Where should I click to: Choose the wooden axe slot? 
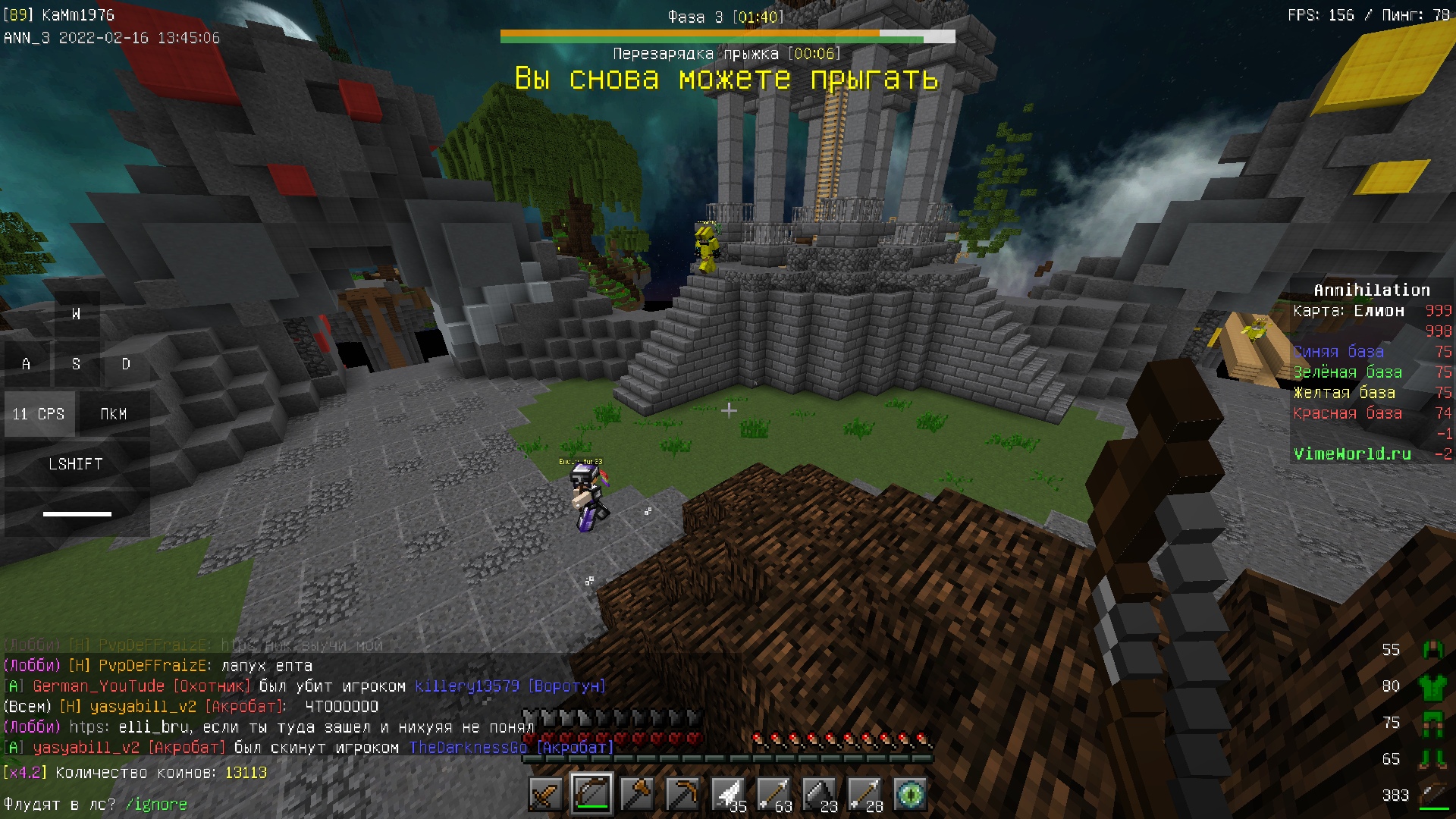[637, 795]
